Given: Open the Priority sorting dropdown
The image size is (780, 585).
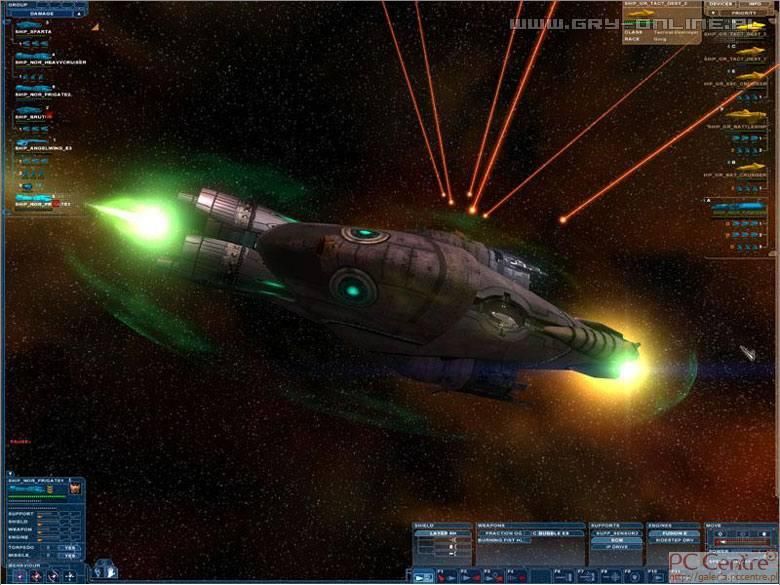Looking at the screenshot, I should pyautogui.click(x=743, y=14).
